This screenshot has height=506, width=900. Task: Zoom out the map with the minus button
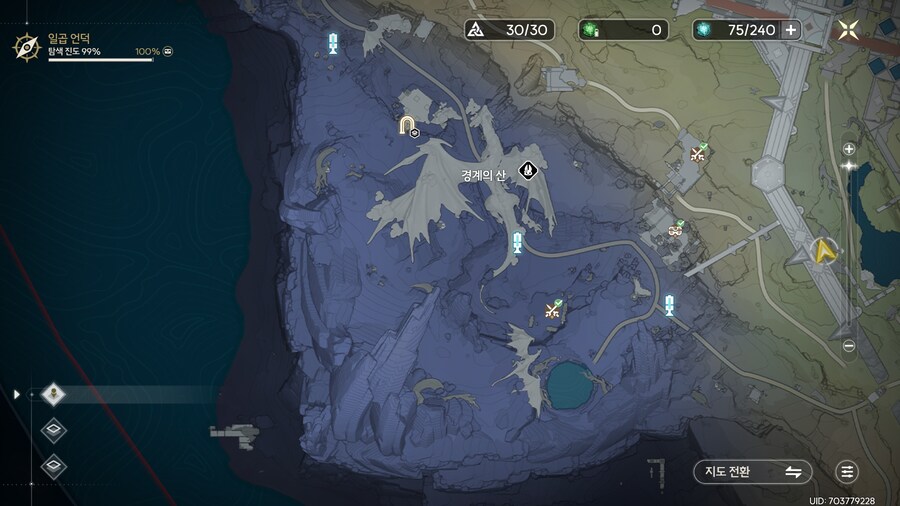tap(849, 346)
